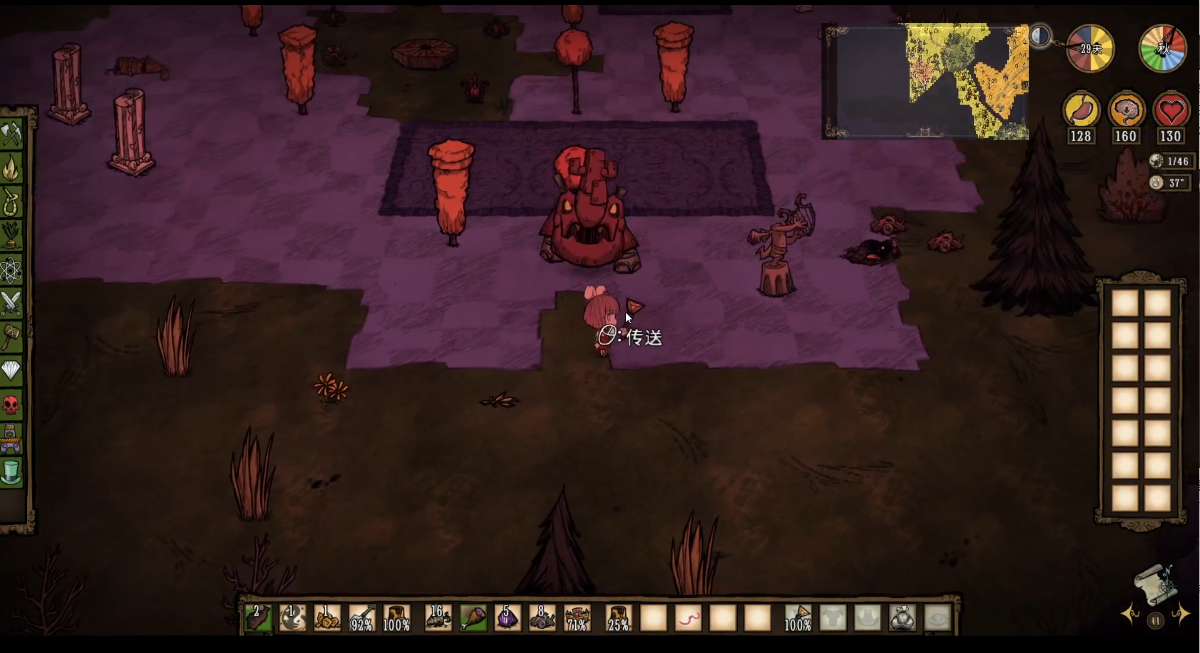Click the minimap in the top right
Image resolution: width=1200 pixels, height=653 pixels.
pyautogui.click(x=925, y=81)
